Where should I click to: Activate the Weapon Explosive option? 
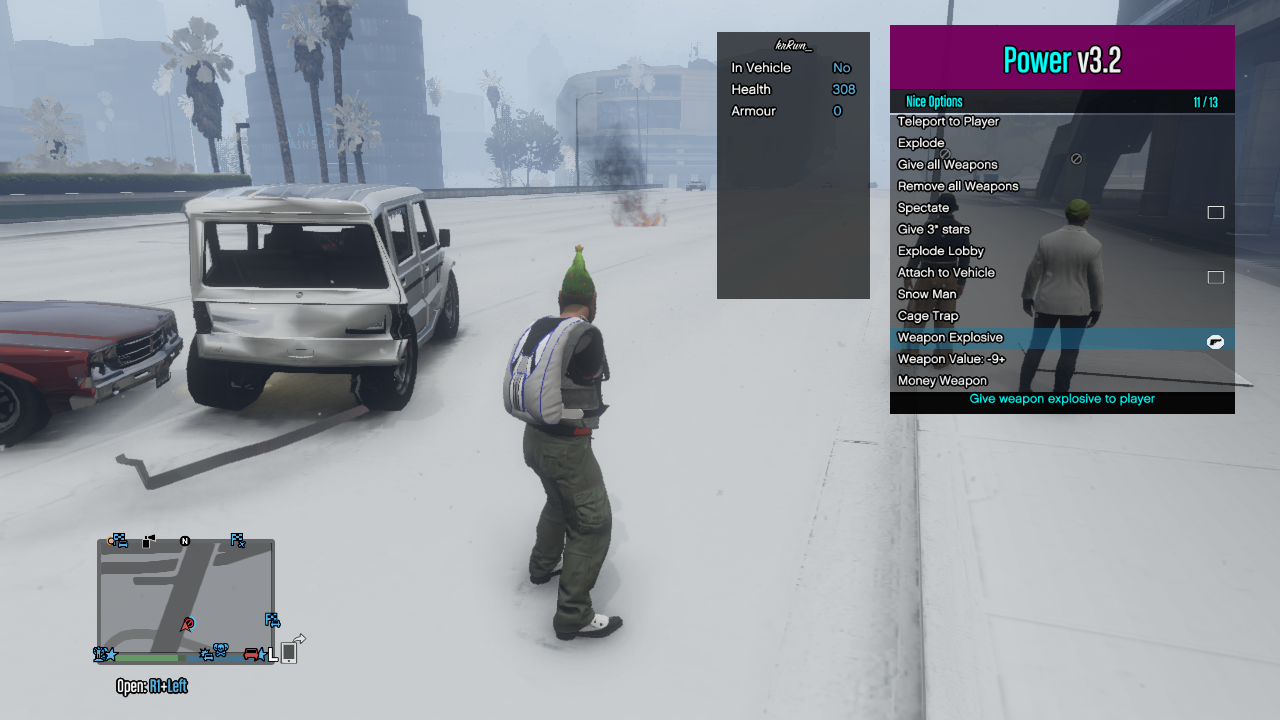pyautogui.click(x=950, y=338)
